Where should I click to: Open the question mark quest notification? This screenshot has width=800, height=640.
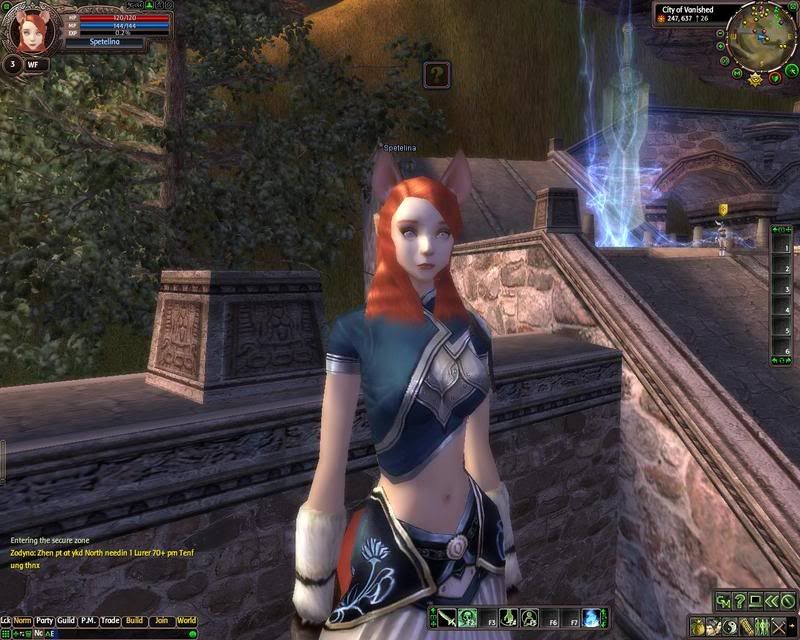(436, 74)
